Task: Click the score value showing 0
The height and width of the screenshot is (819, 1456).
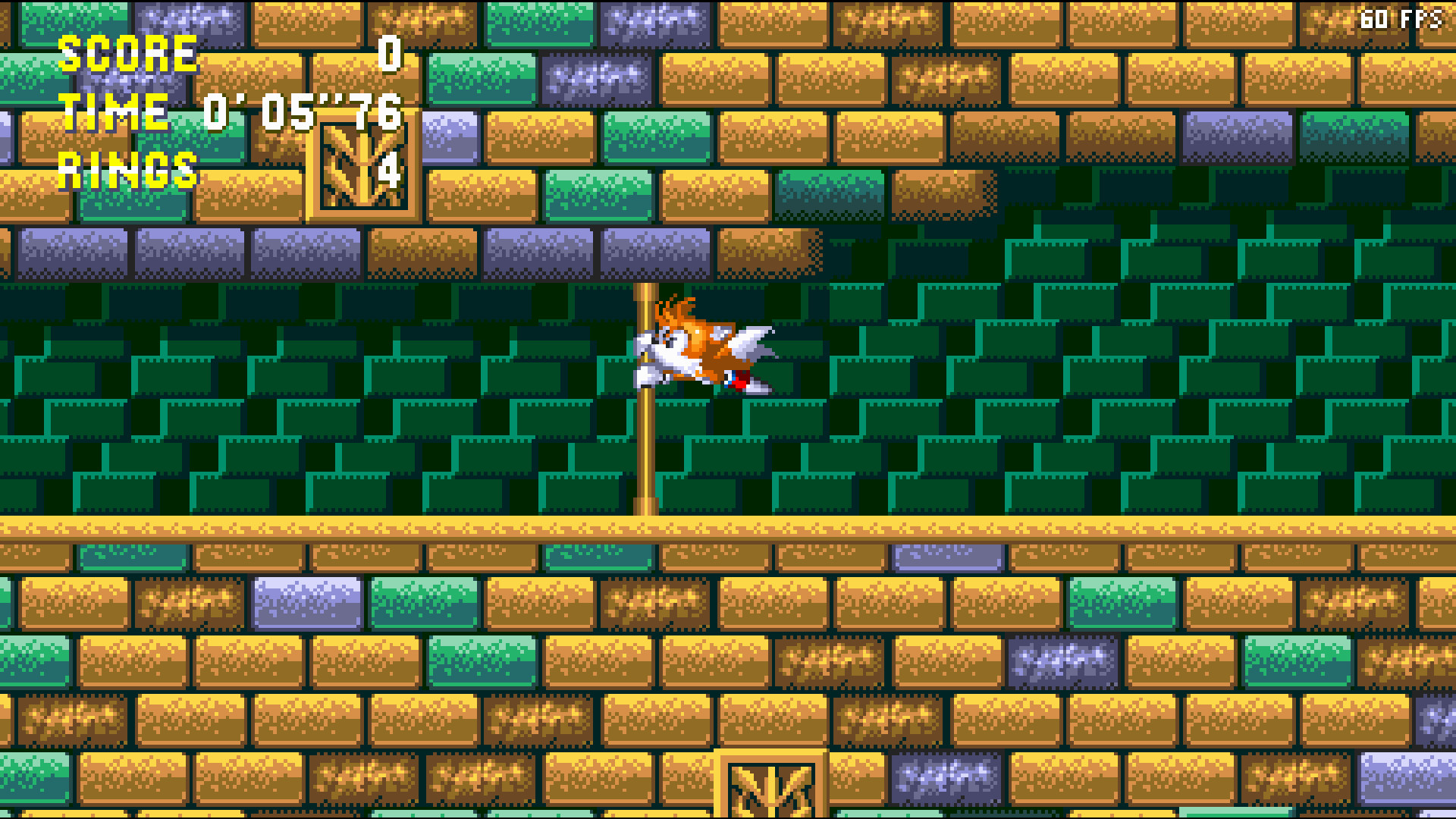Action: tap(391, 55)
